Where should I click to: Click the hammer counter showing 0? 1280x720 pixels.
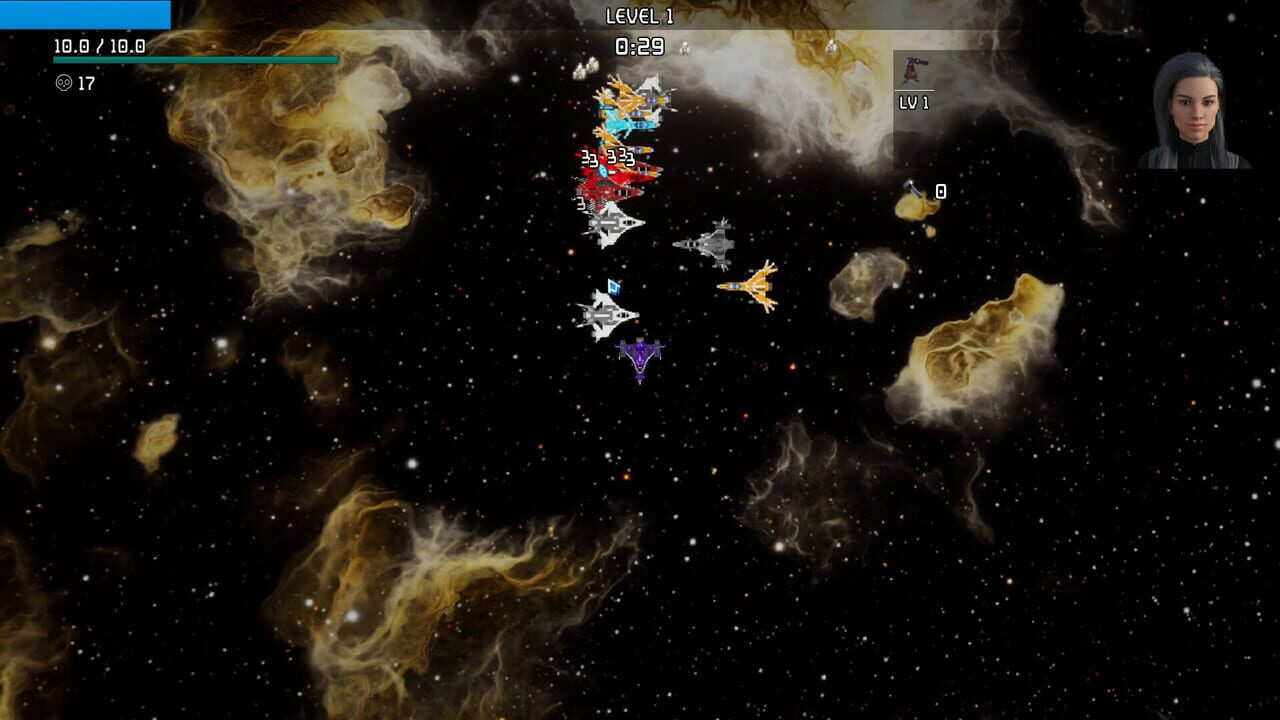939,190
